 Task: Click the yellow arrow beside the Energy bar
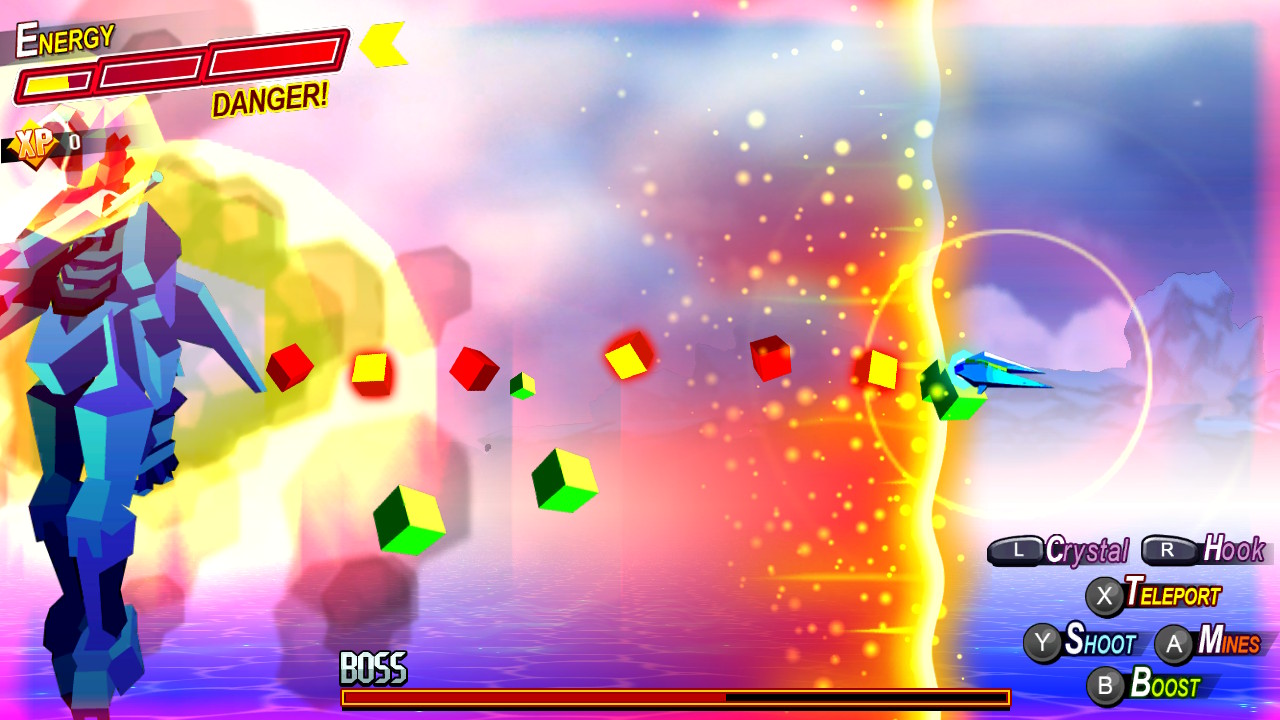[385, 47]
